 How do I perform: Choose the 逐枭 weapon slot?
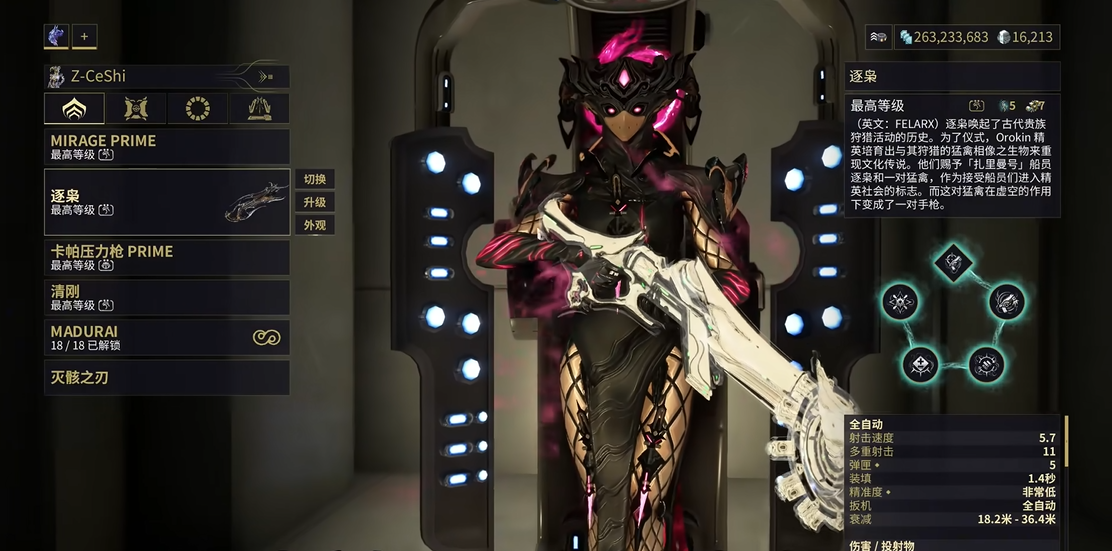coord(166,202)
